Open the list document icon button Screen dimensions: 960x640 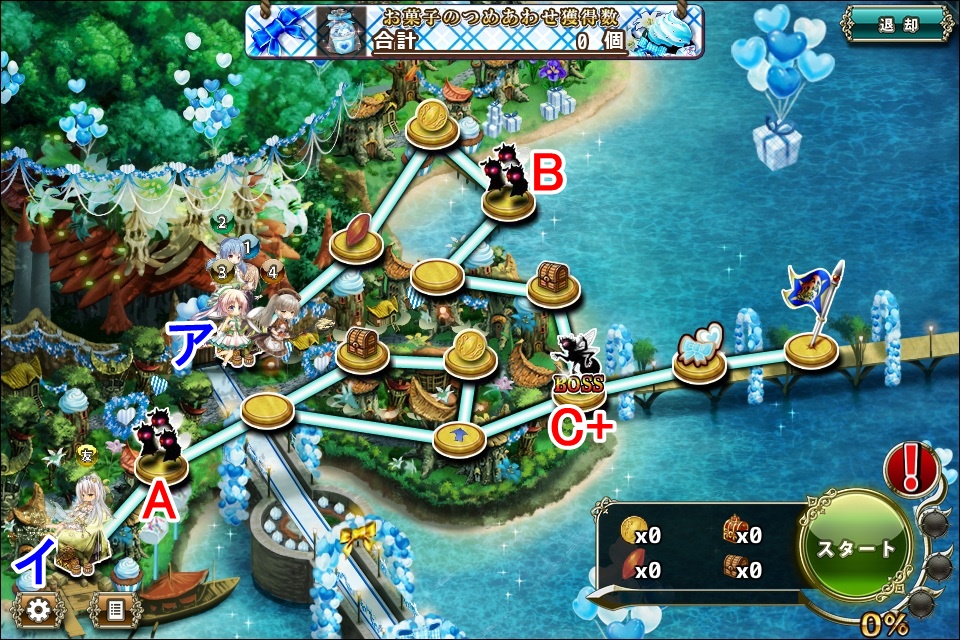click(x=116, y=608)
